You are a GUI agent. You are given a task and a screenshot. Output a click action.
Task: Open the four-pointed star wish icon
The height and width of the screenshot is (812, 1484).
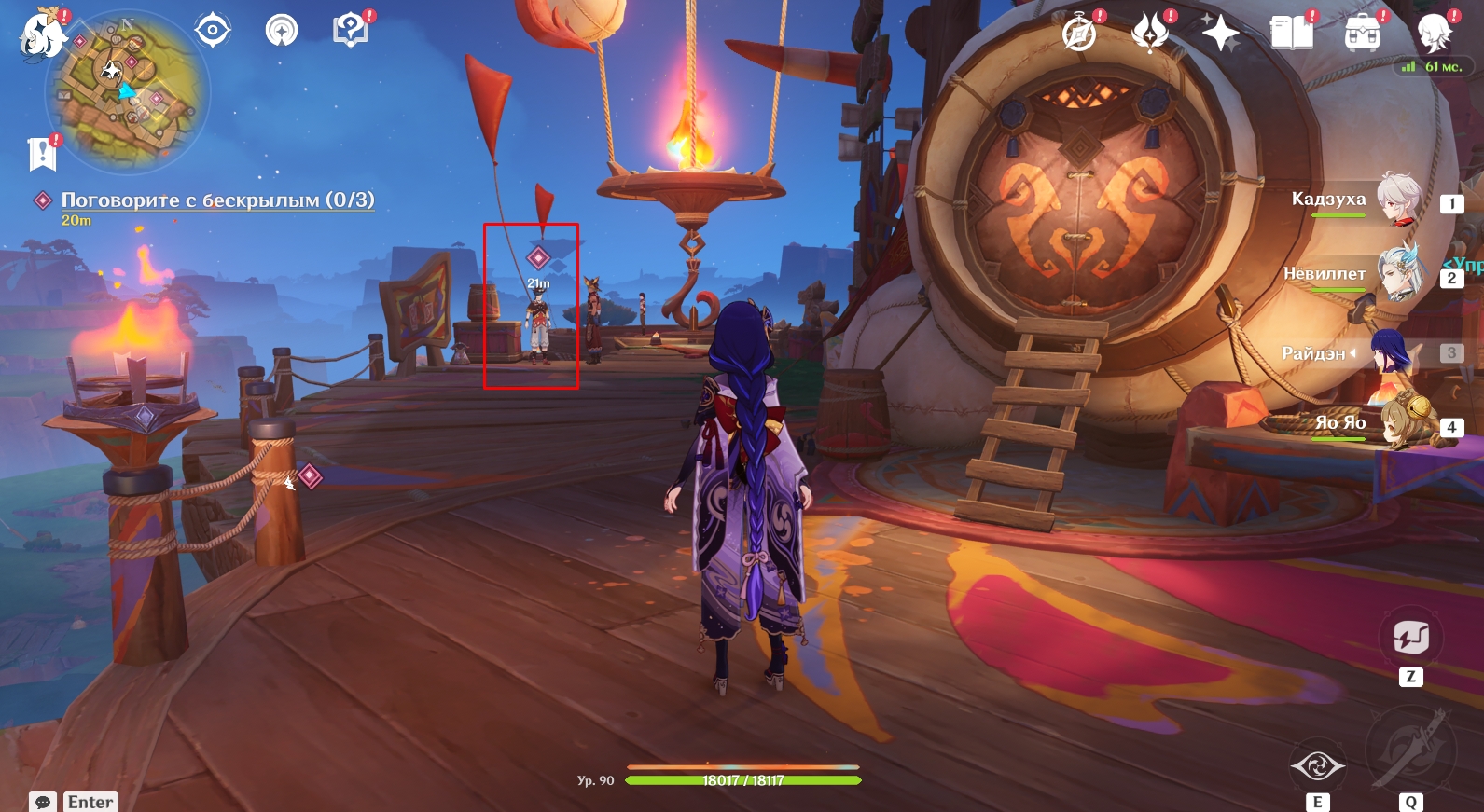point(1220,34)
